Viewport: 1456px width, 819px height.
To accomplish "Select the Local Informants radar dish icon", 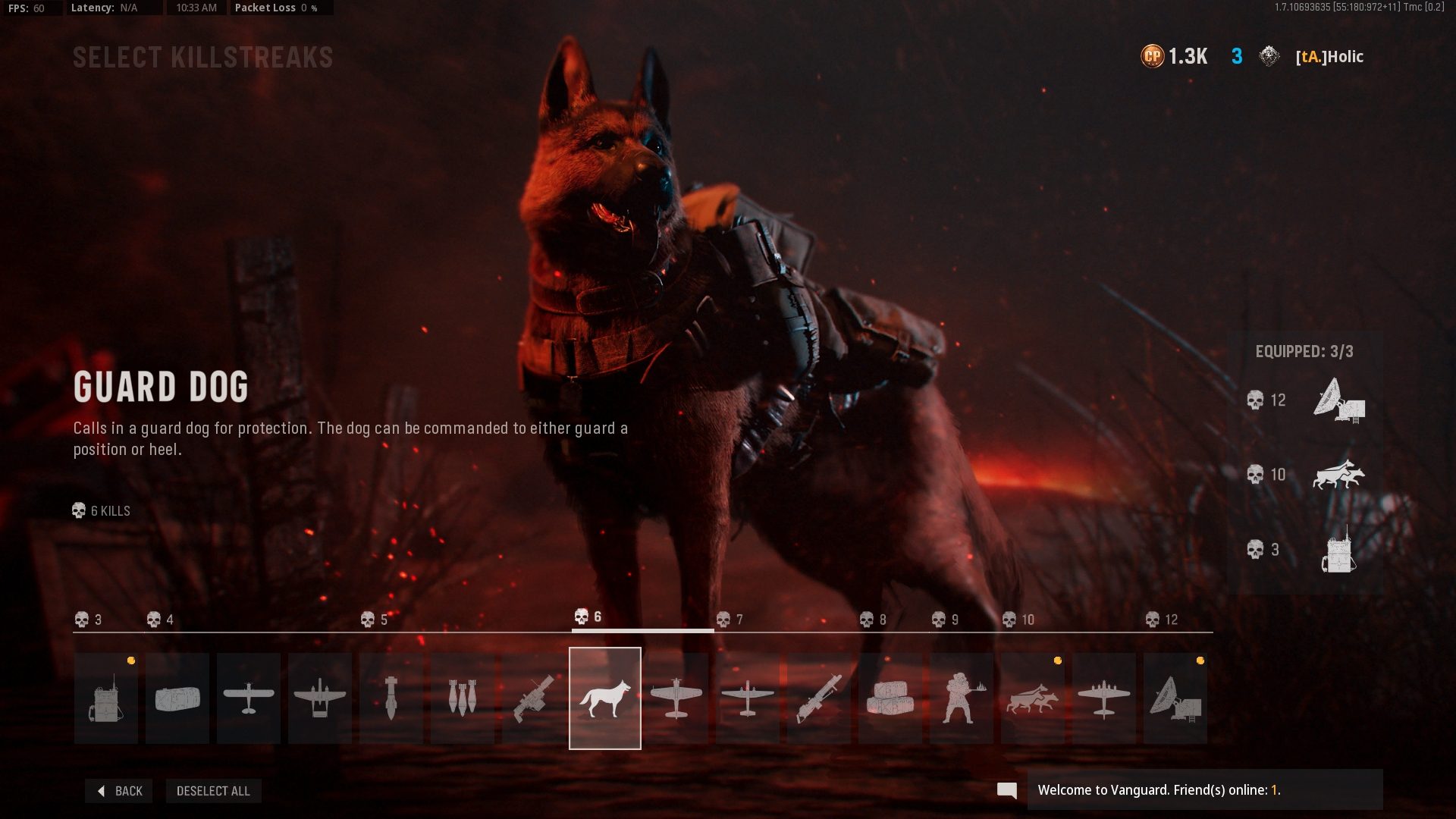I will 1174,698.
